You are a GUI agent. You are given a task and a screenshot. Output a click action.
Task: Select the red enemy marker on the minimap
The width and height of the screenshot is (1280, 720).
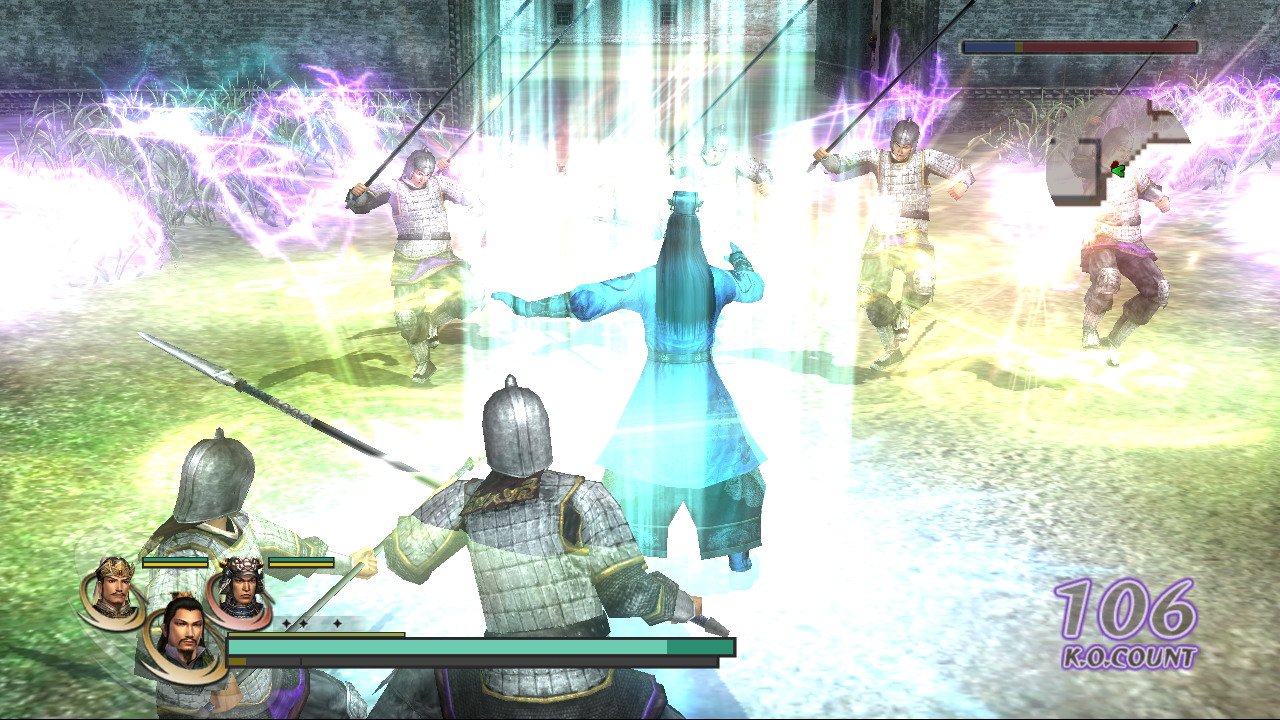click(1116, 163)
